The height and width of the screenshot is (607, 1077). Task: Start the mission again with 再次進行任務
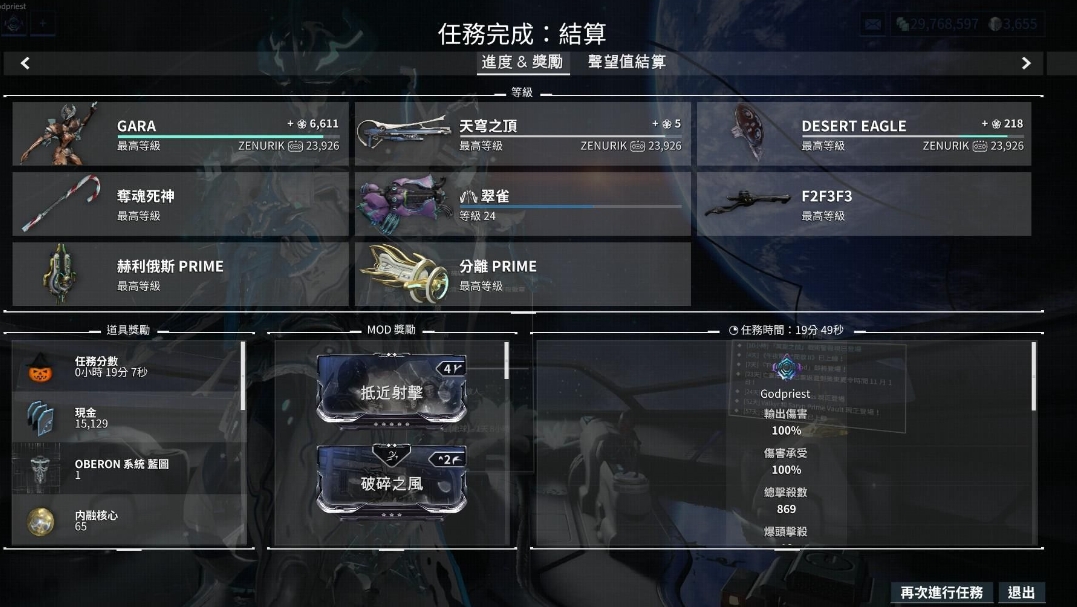click(941, 593)
